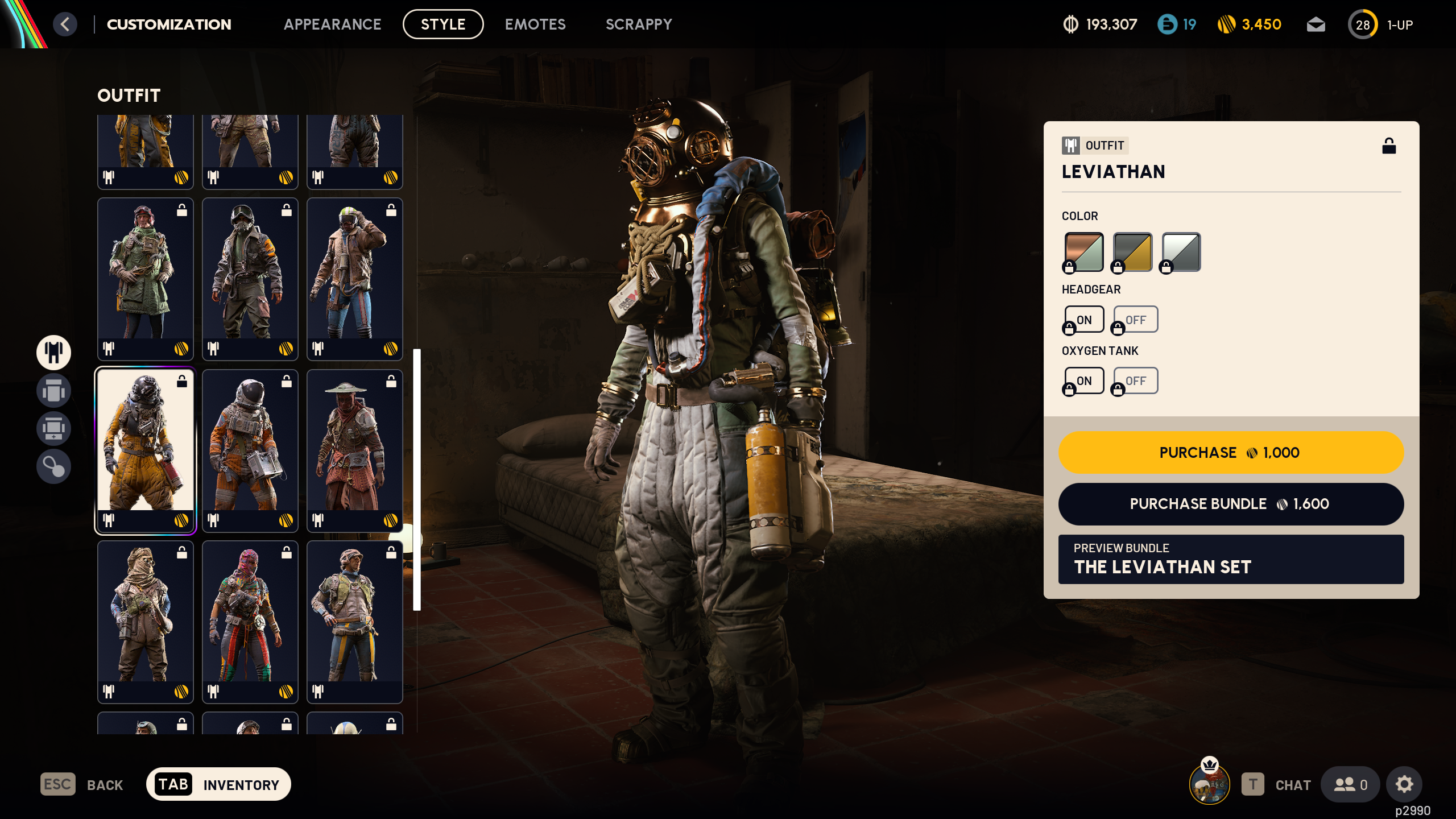
Task: Switch Oxygen Tank to OFF
Action: pyautogui.click(x=1135, y=380)
